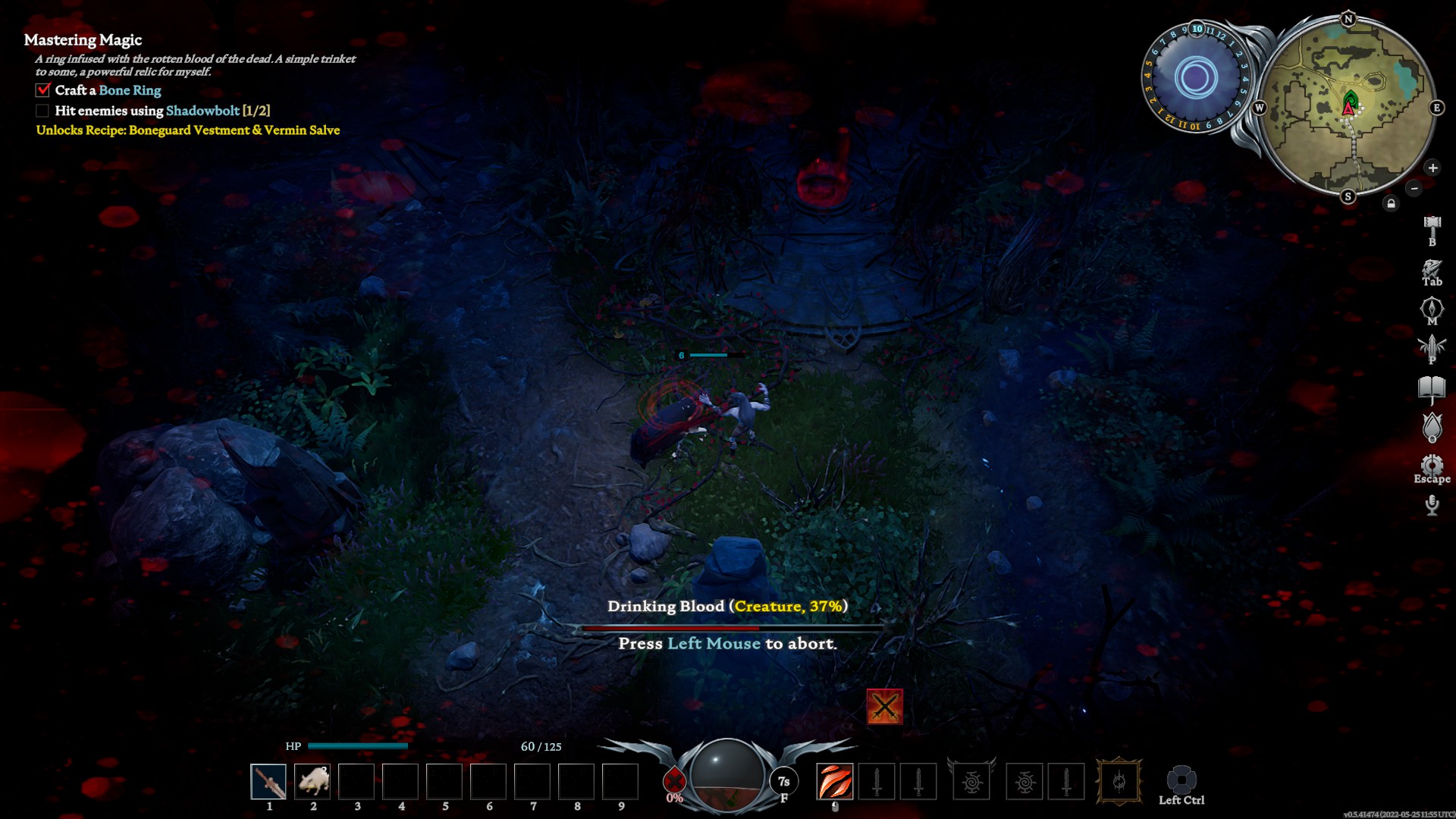Open the journal book icon
The image size is (1456, 819).
[x=1432, y=388]
